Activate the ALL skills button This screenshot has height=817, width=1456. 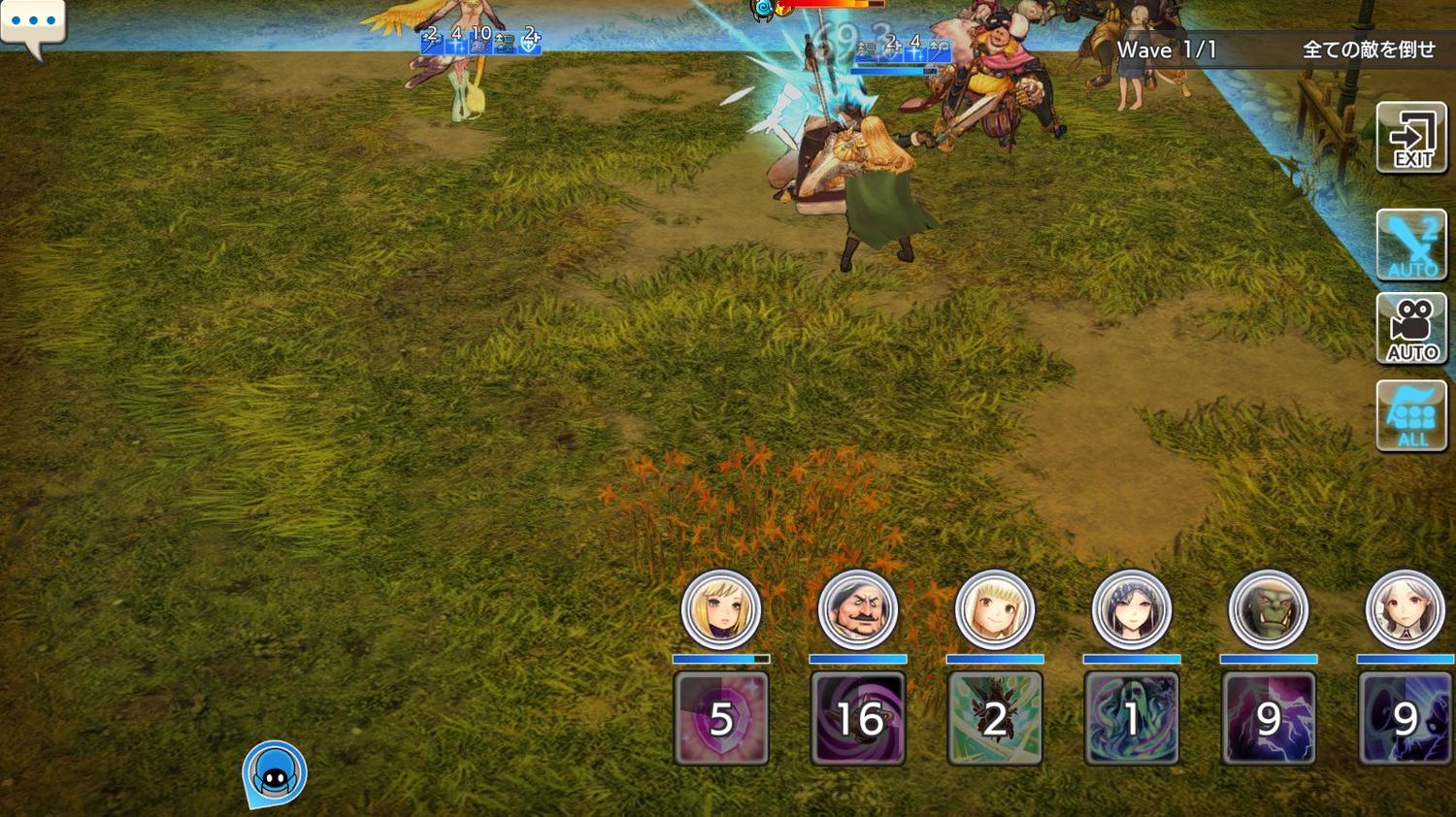click(1411, 415)
